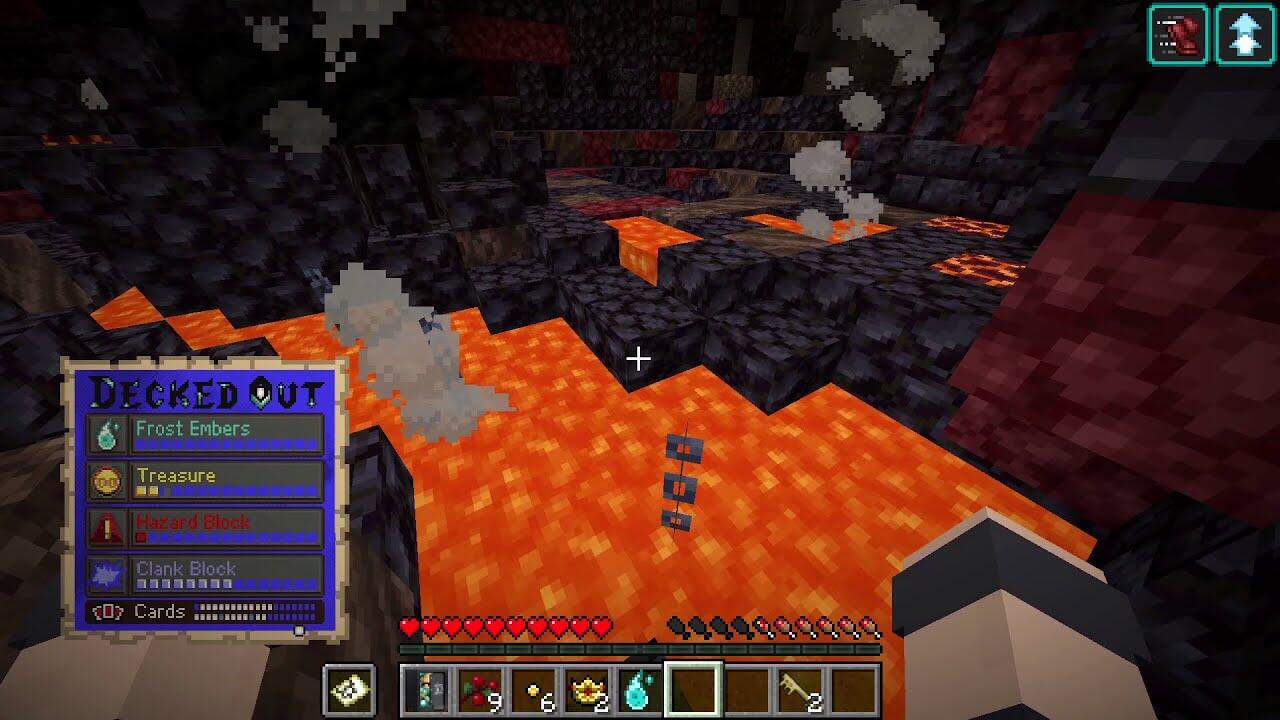Click the double up-arrow status effect icon
The image size is (1280, 720).
[x=1245, y=35]
